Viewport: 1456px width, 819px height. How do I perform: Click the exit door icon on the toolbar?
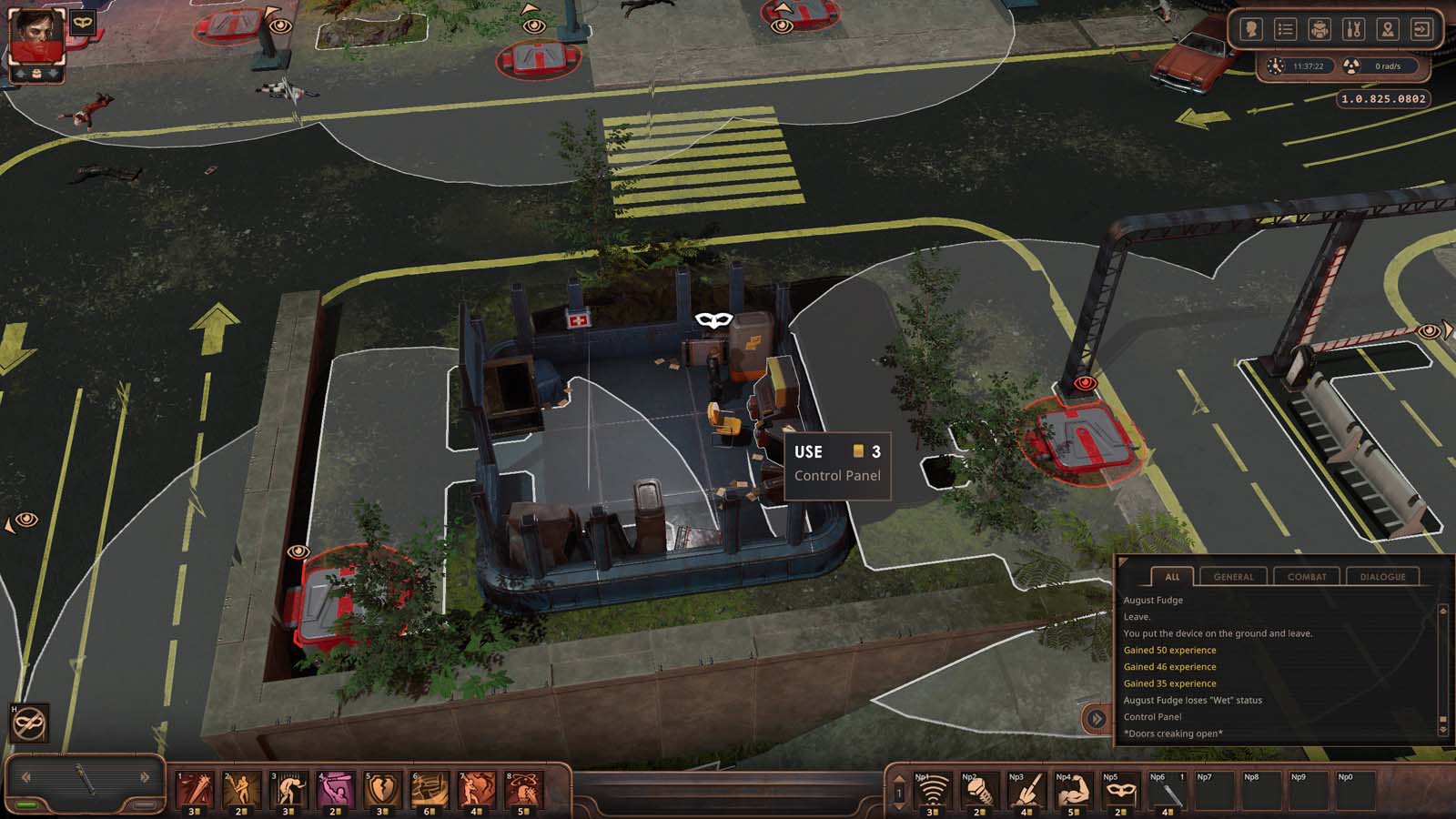pos(1421,29)
